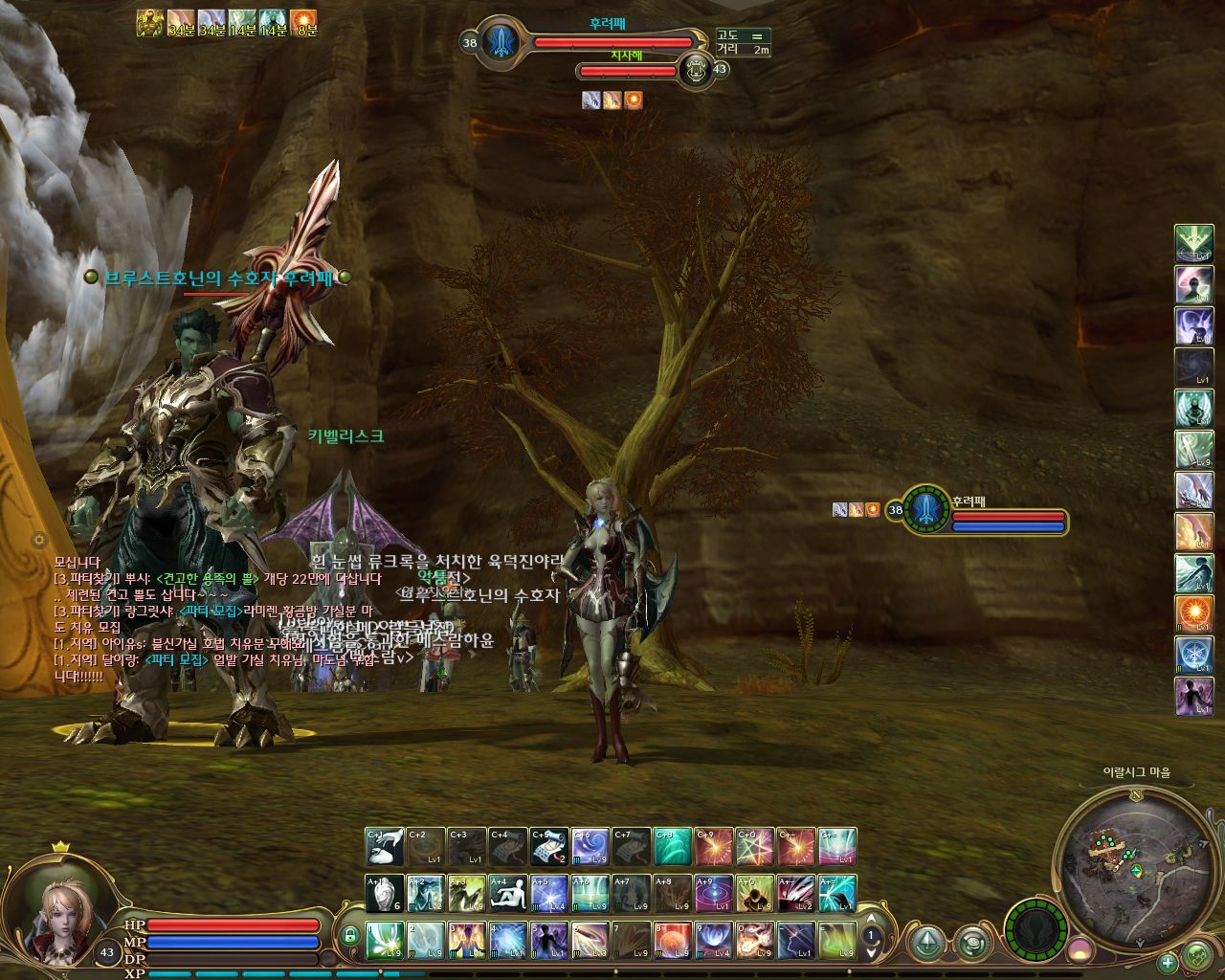Activate the C+1 hand and pouch gather skill
This screenshot has height=980, width=1225.
click(x=385, y=846)
